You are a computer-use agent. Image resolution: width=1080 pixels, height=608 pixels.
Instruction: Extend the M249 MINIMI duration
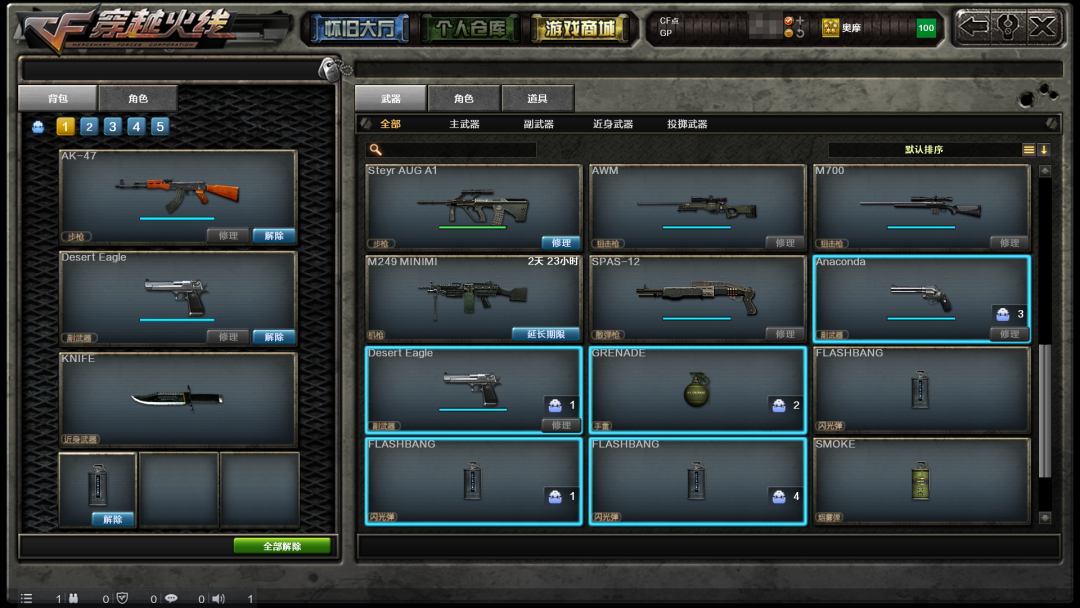click(546, 334)
